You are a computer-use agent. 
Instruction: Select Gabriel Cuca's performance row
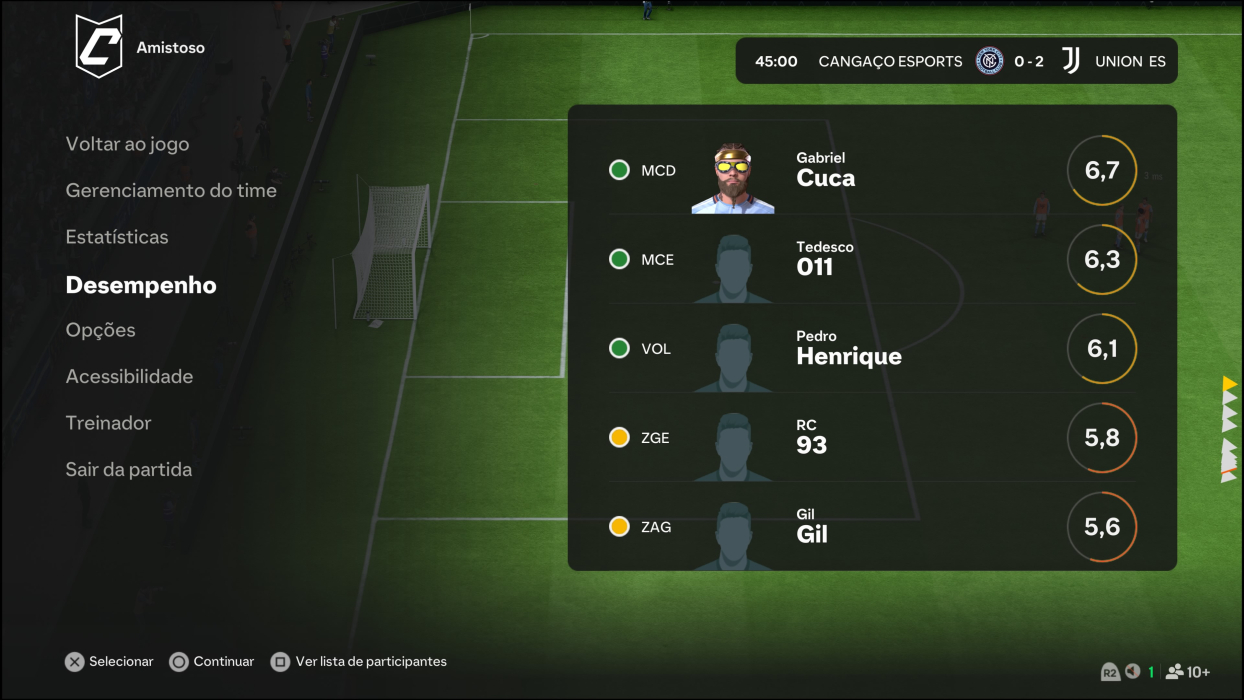click(x=871, y=170)
